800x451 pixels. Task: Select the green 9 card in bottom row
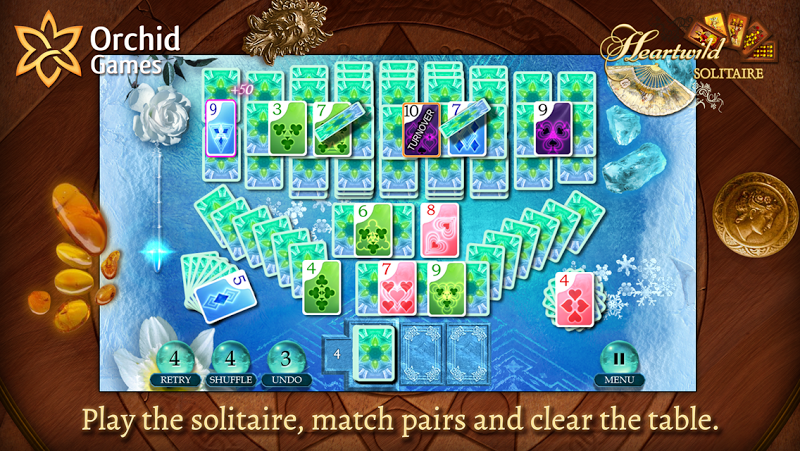[449, 288]
